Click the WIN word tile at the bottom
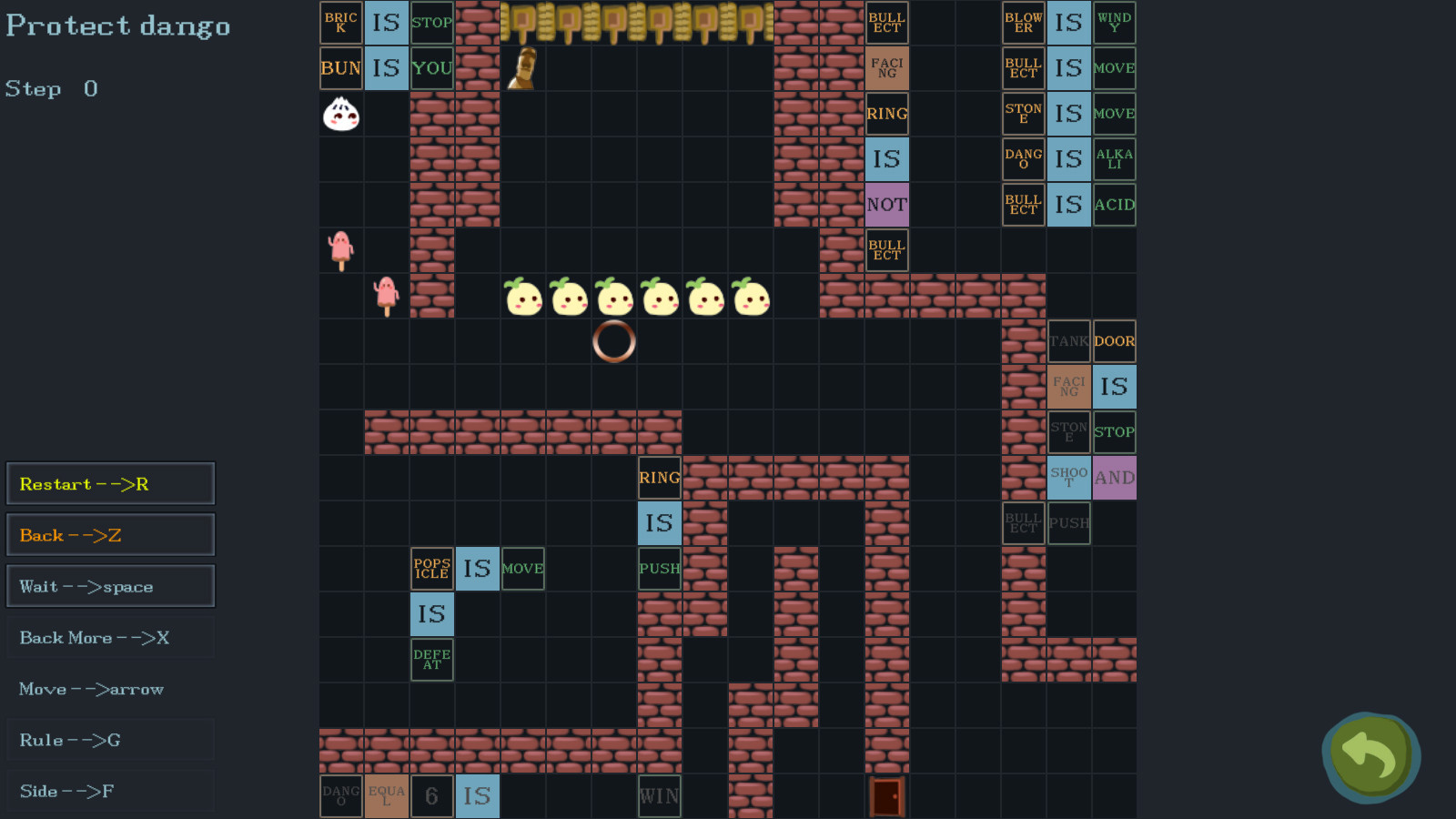Screen dimensions: 1456x819 click(659, 796)
